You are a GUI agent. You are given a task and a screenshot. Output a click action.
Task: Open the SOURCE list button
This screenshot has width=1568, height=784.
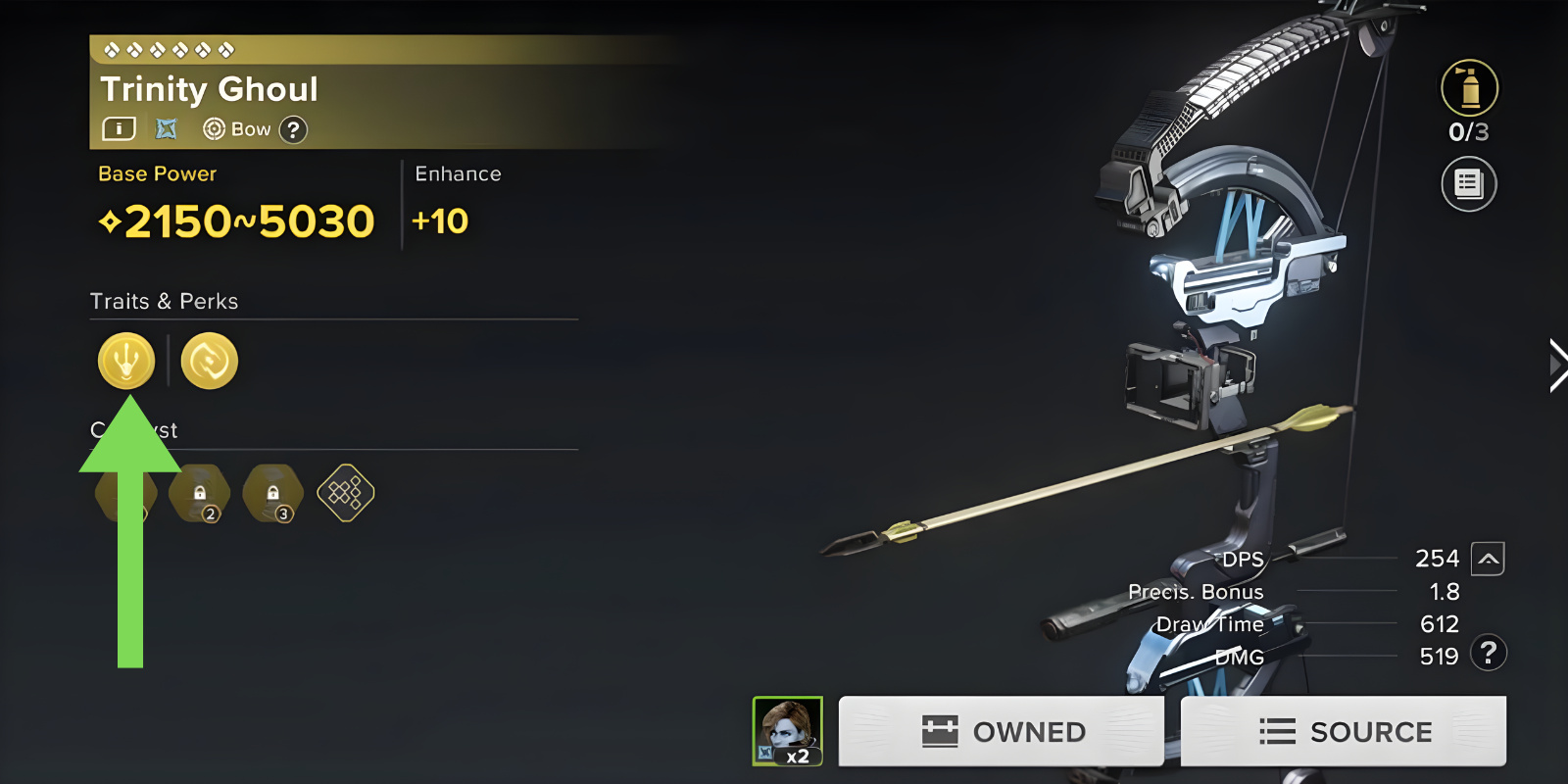tap(1343, 731)
